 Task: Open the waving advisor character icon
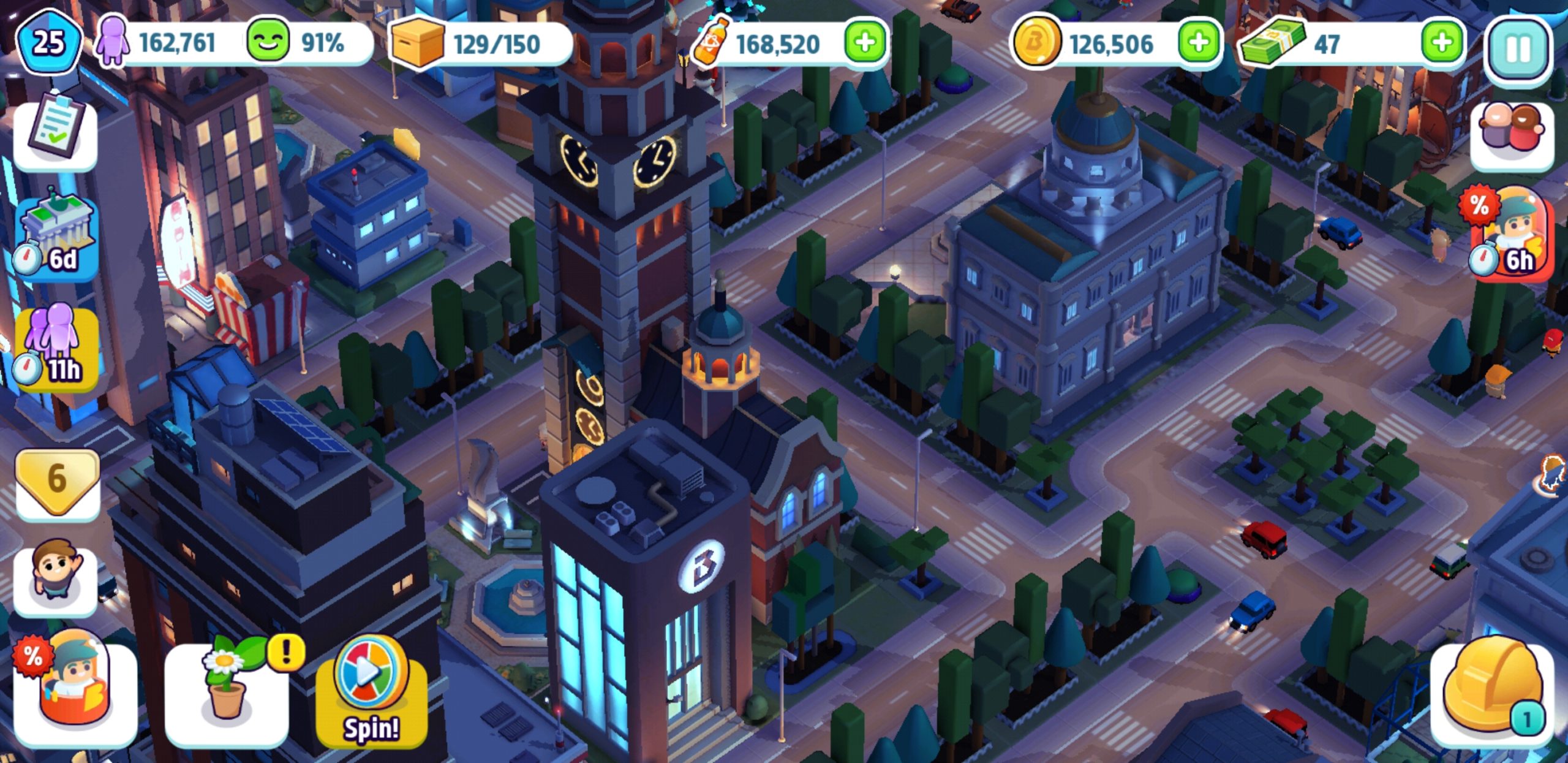(55, 577)
